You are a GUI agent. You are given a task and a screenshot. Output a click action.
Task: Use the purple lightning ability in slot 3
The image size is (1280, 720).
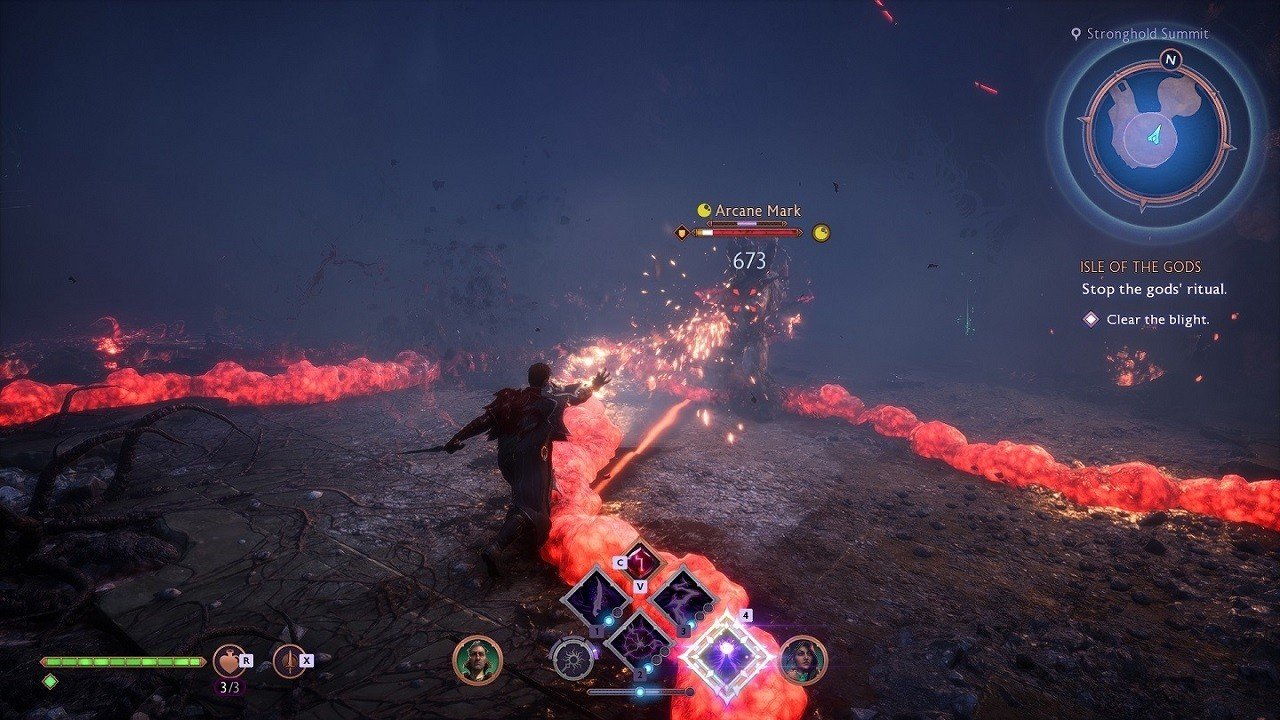(x=683, y=600)
